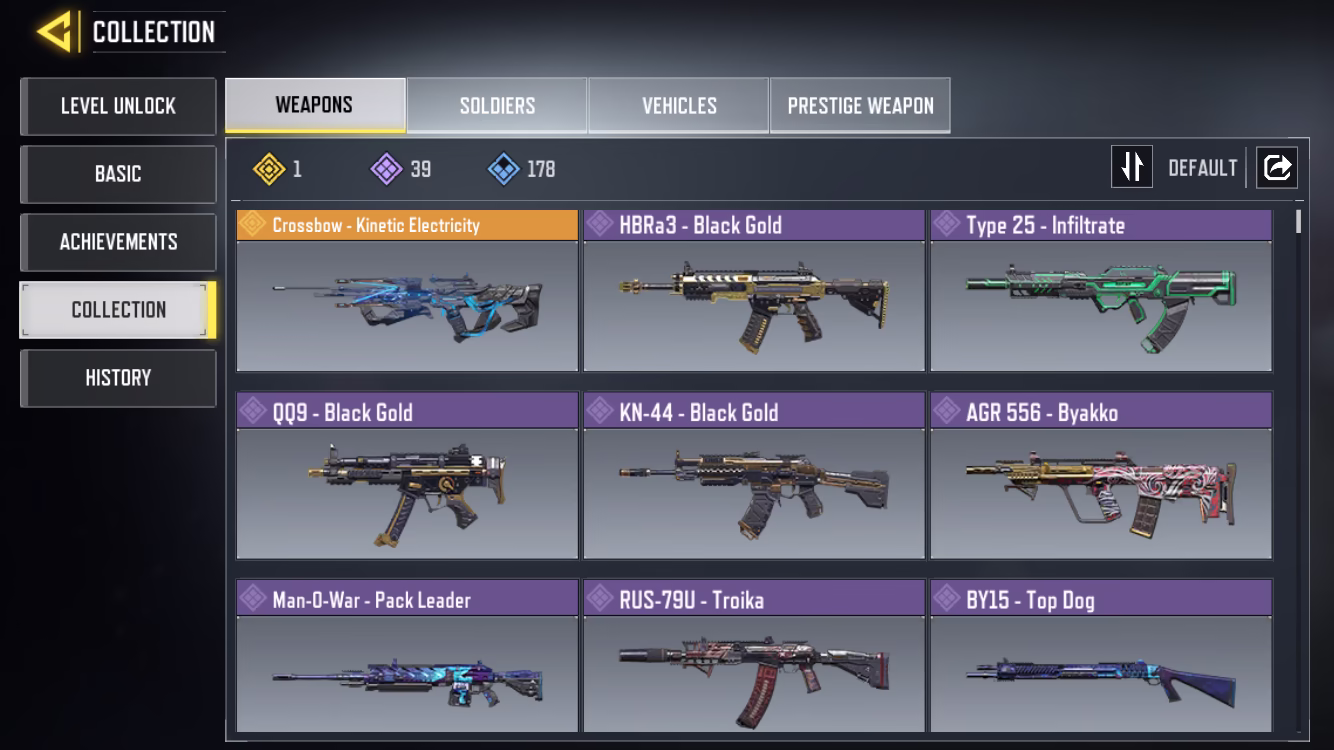1334x750 pixels.
Task: View the History section
Action: pos(118,378)
